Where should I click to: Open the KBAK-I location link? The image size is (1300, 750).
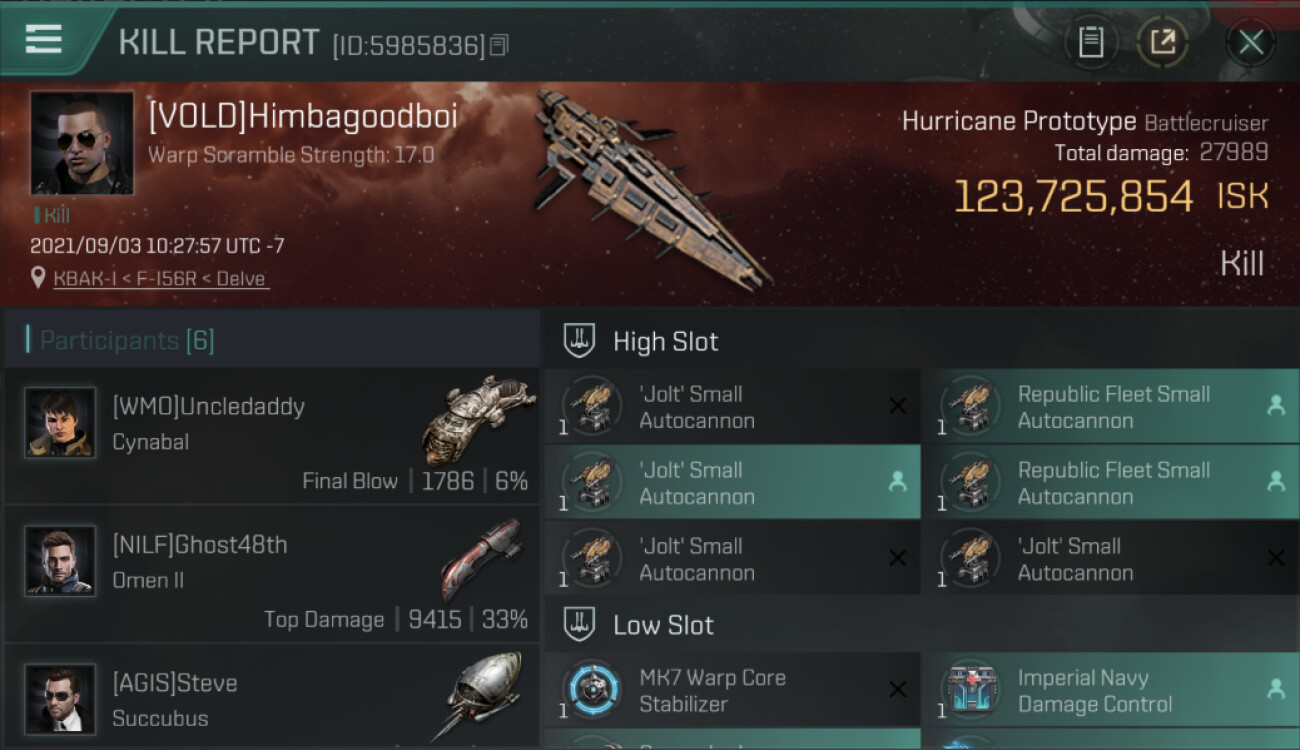click(x=161, y=279)
